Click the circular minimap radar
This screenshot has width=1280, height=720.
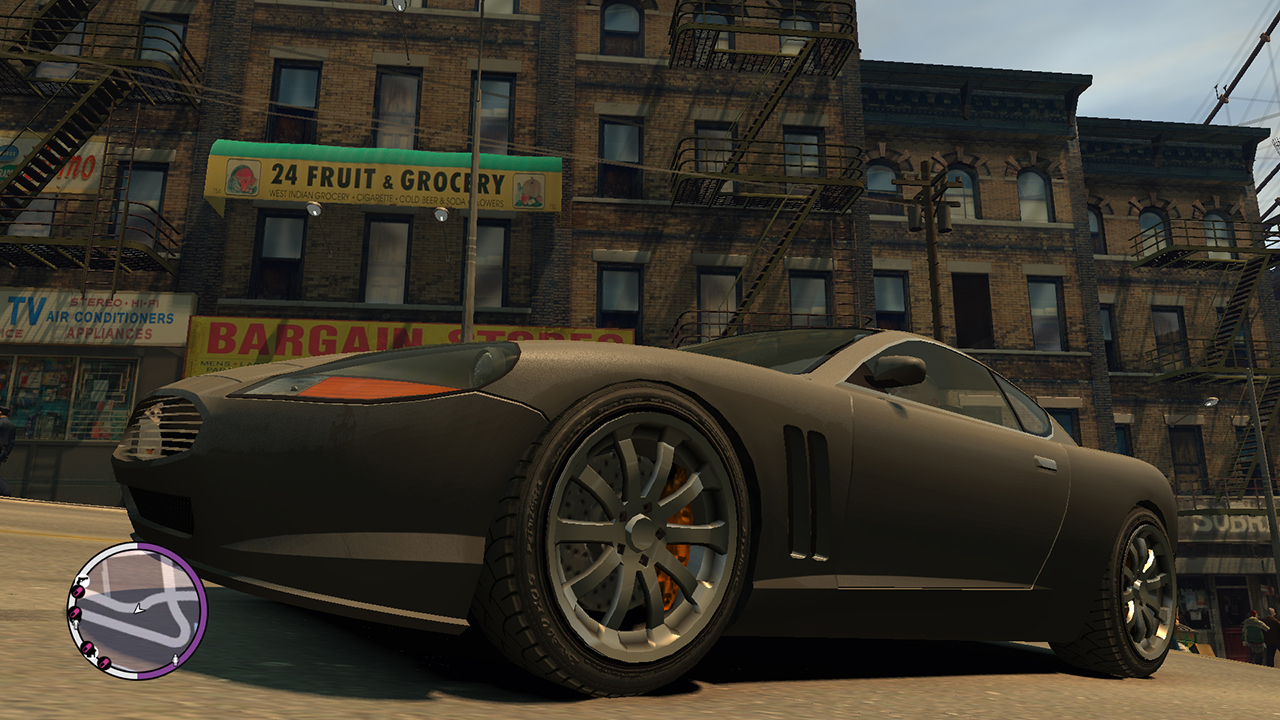(x=137, y=611)
